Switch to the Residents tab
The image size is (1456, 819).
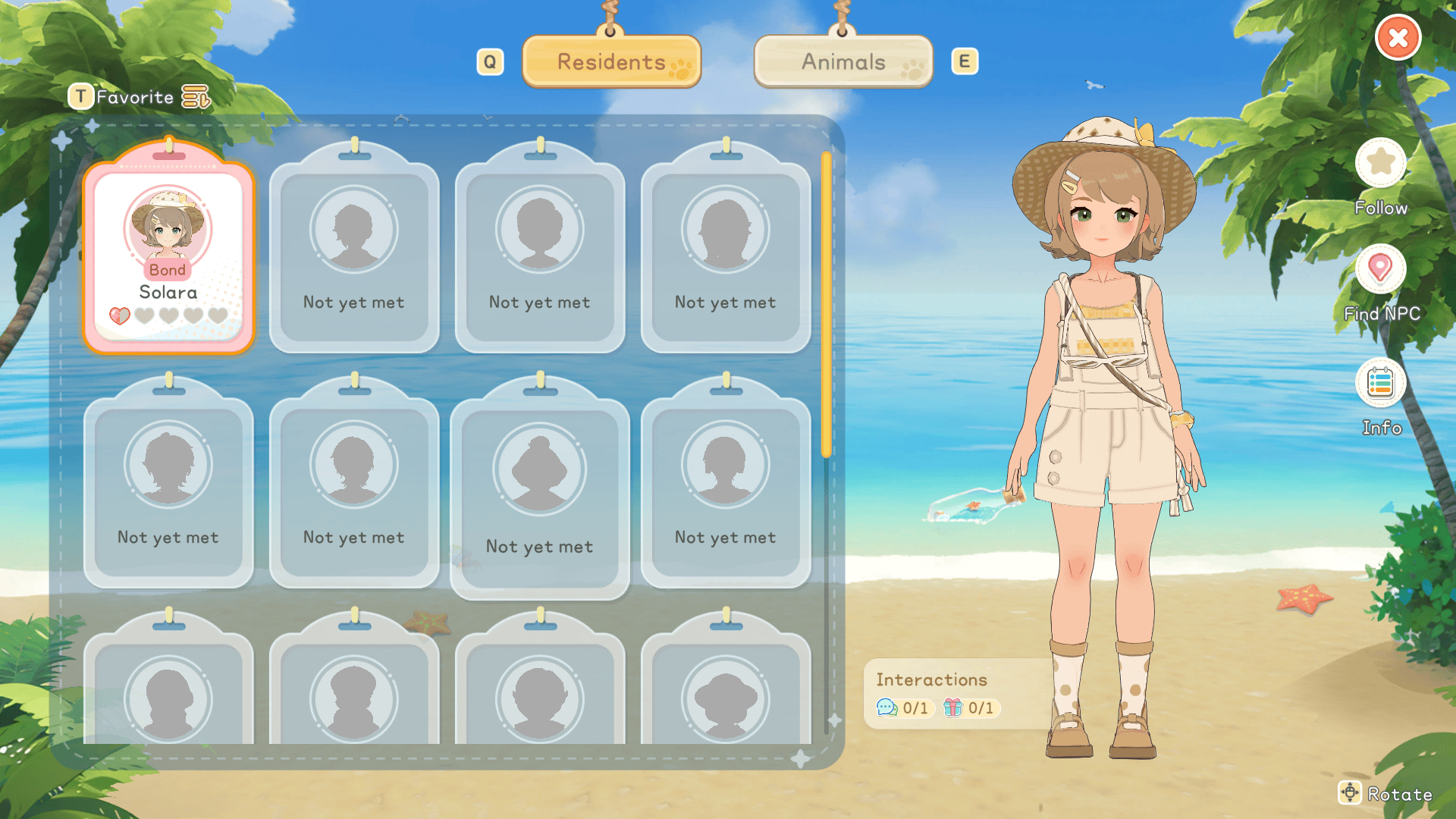611,62
